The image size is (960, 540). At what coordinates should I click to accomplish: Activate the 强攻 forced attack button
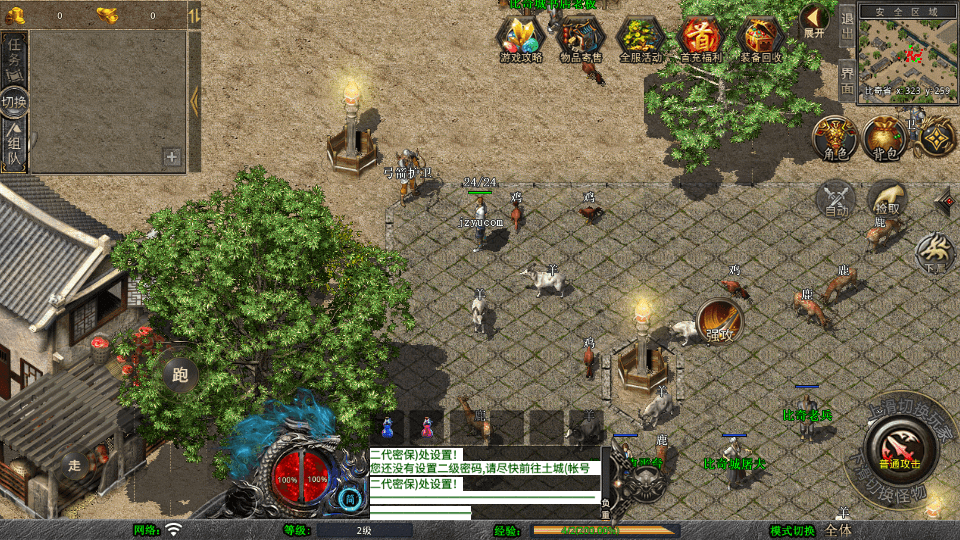[720, 321]
